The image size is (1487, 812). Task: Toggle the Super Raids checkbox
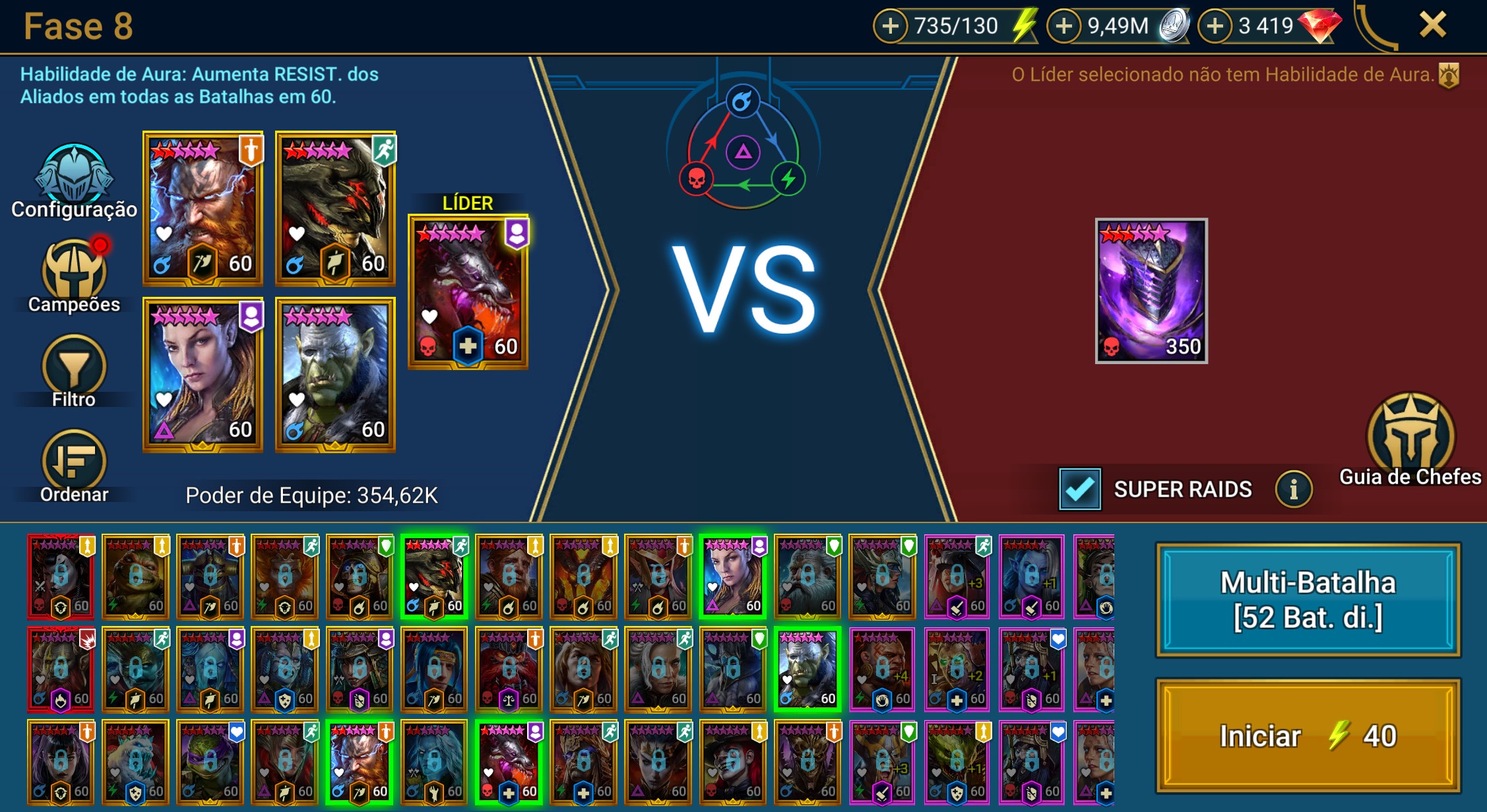pyautogui.click(x=1079, y=489)
